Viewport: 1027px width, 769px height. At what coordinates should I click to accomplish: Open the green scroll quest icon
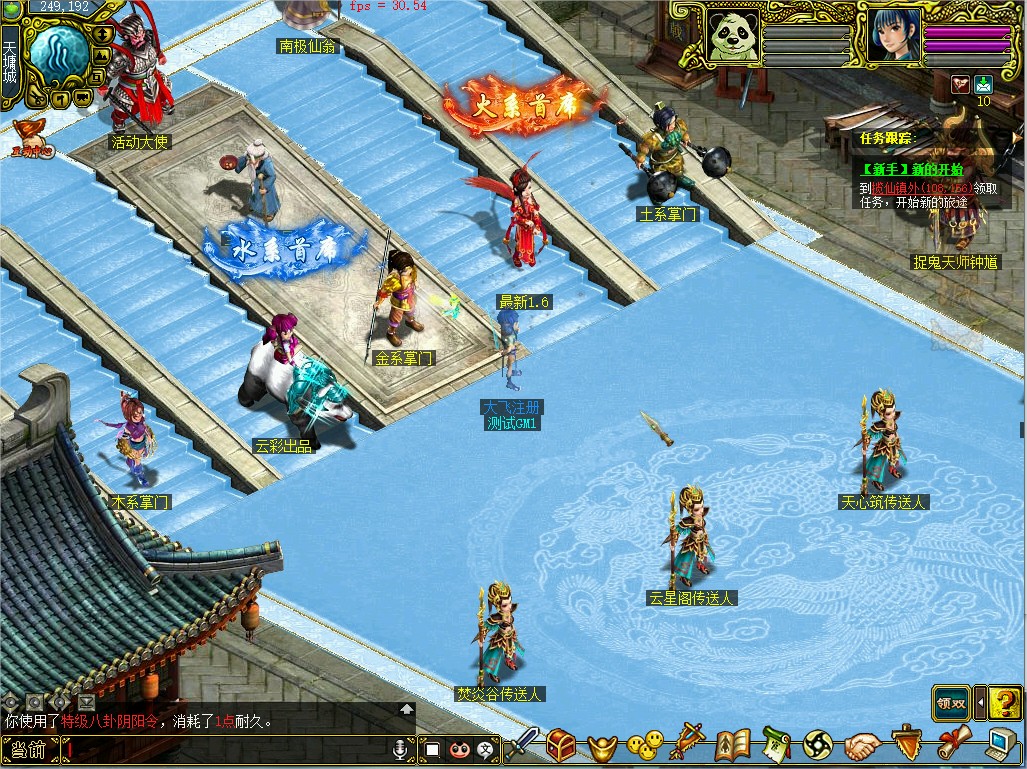(x=776, y=746)
